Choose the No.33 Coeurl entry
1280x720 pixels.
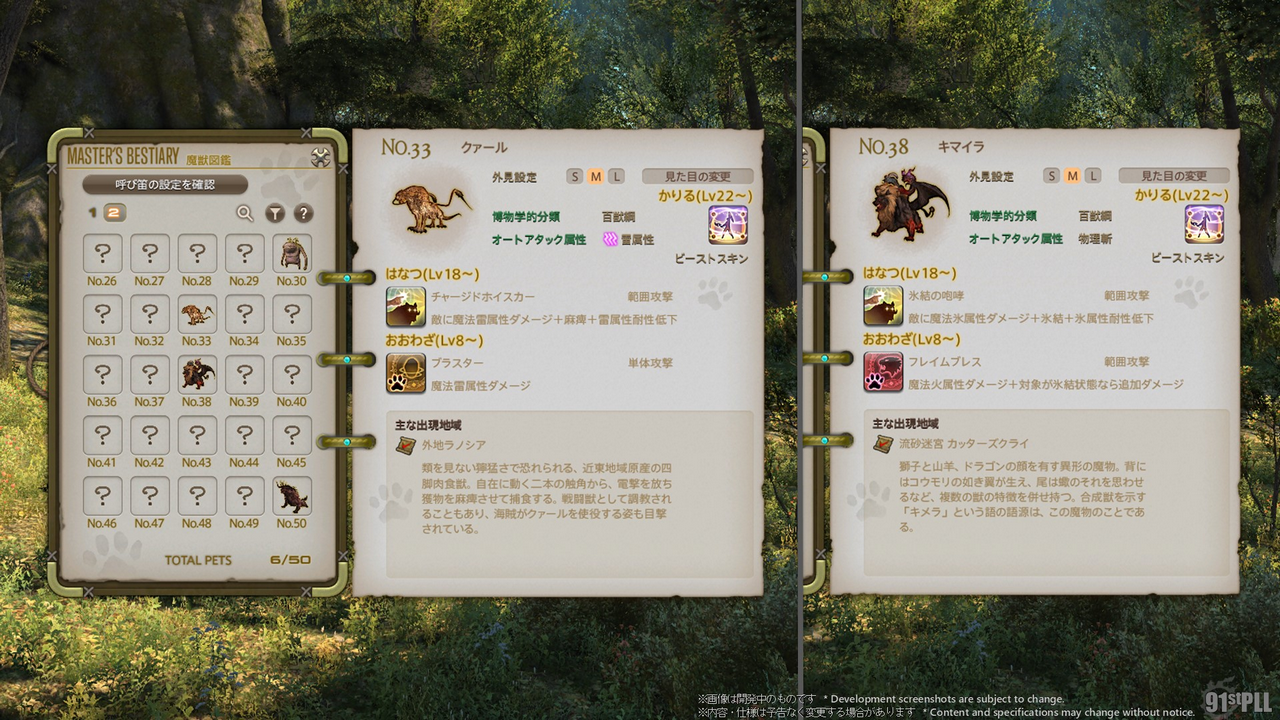(197, 315)
